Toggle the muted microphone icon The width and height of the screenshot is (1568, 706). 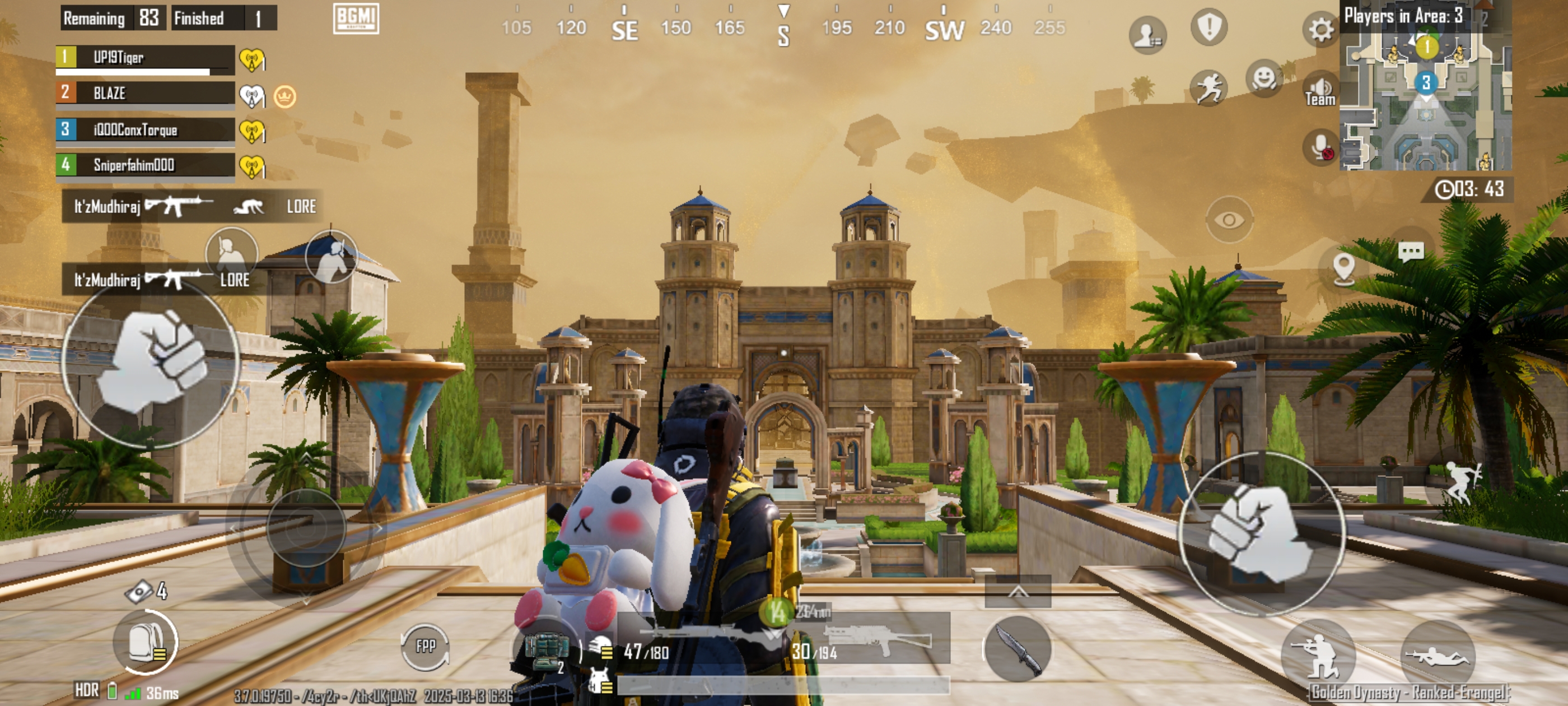[1321, 147]
